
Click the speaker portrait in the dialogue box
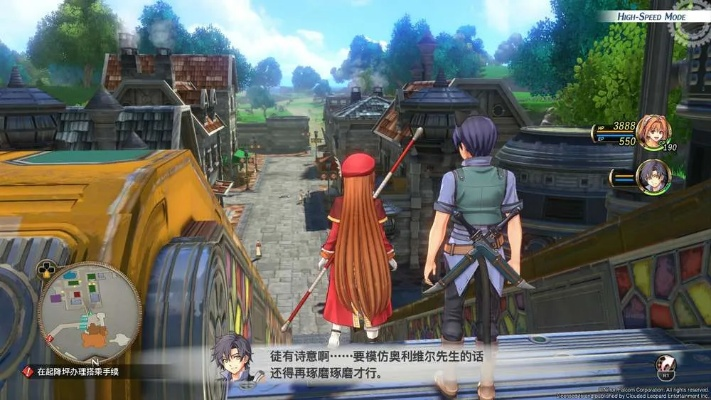tap(232, 358)
